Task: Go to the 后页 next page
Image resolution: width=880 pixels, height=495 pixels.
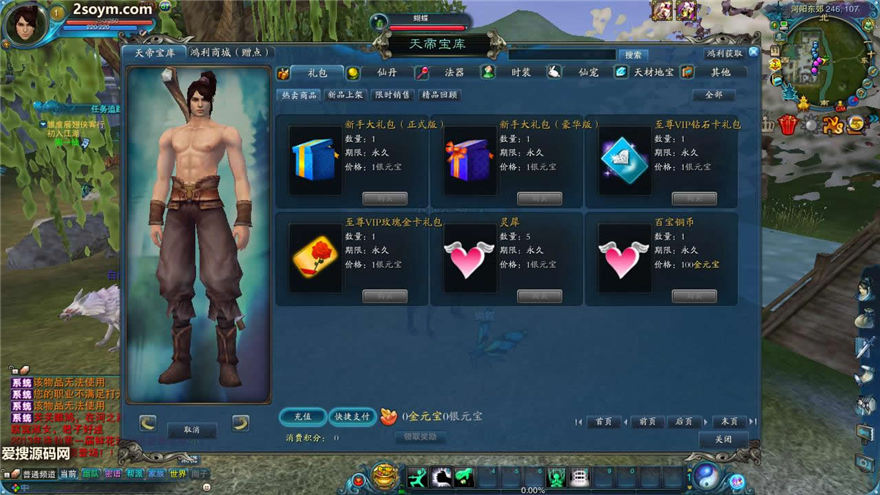Action: 684,422
